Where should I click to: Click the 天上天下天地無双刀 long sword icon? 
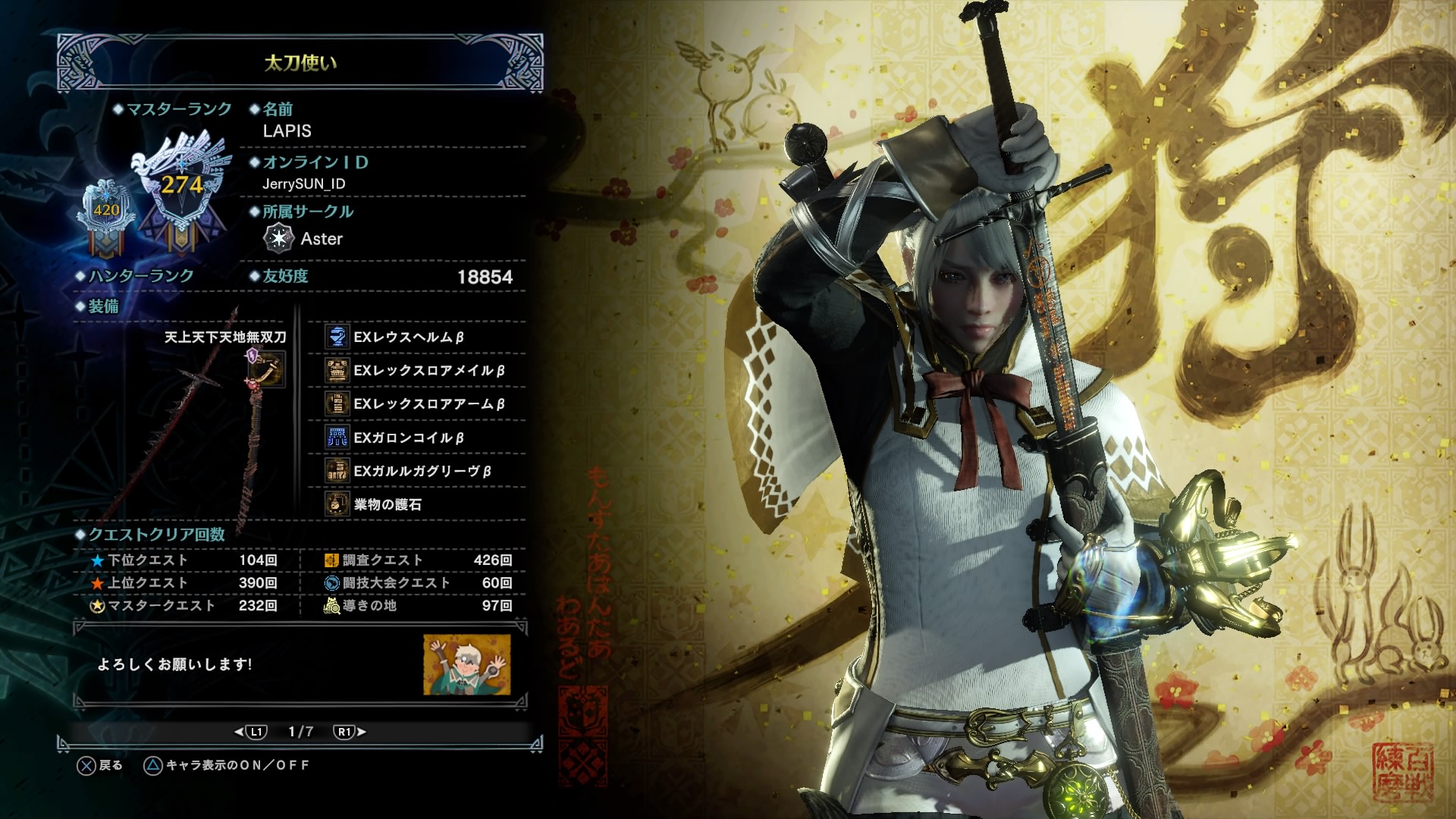(x=268, y=369)
